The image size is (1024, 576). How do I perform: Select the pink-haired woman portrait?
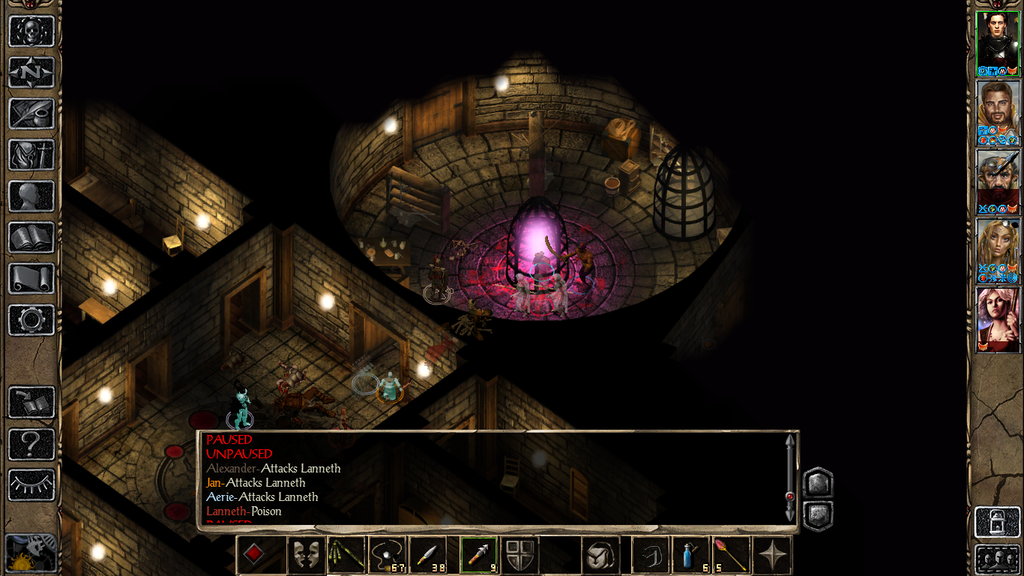pyautogui.click(x=997, y=317)
